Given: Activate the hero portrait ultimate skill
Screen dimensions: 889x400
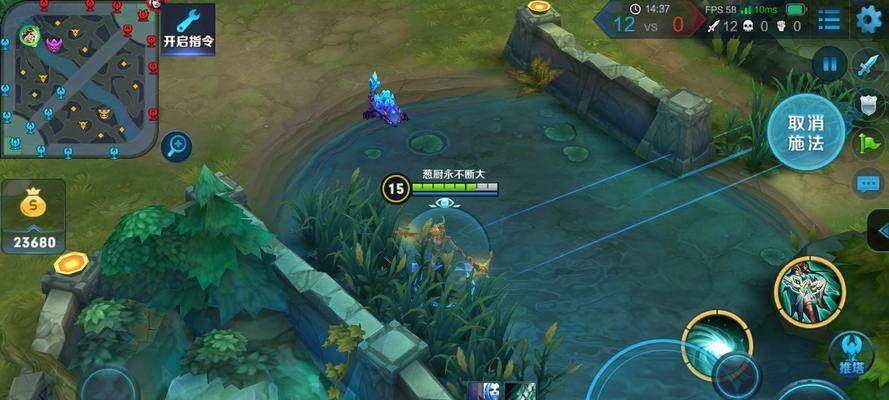Looking at the screenshot, I should pos(811,290).
